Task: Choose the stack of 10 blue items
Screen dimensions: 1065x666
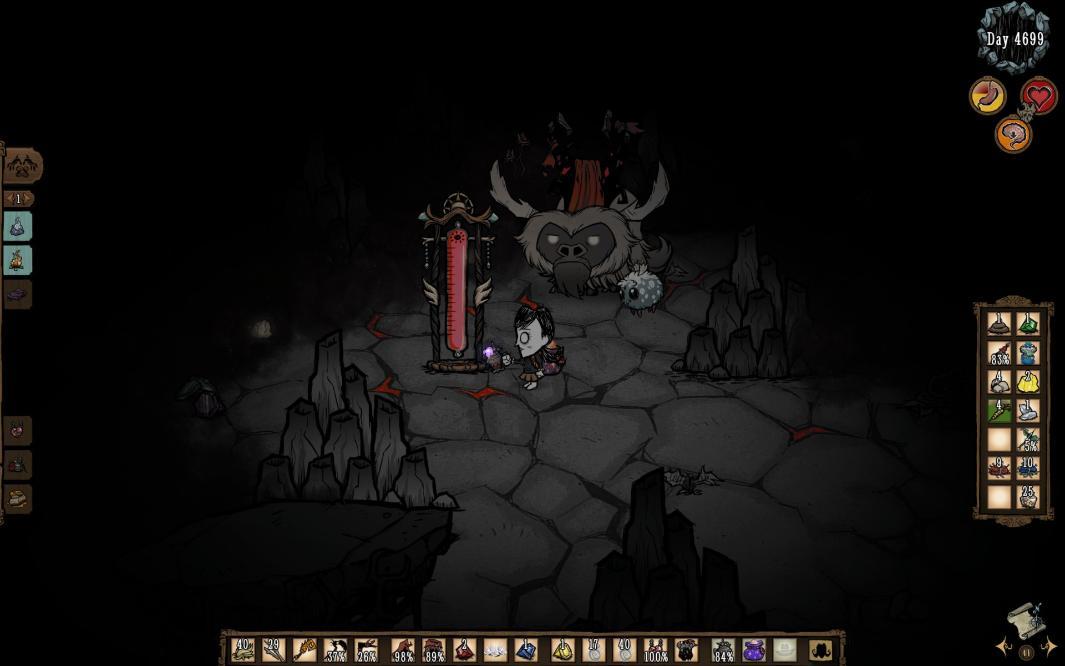Action: tap(1028, 468)
